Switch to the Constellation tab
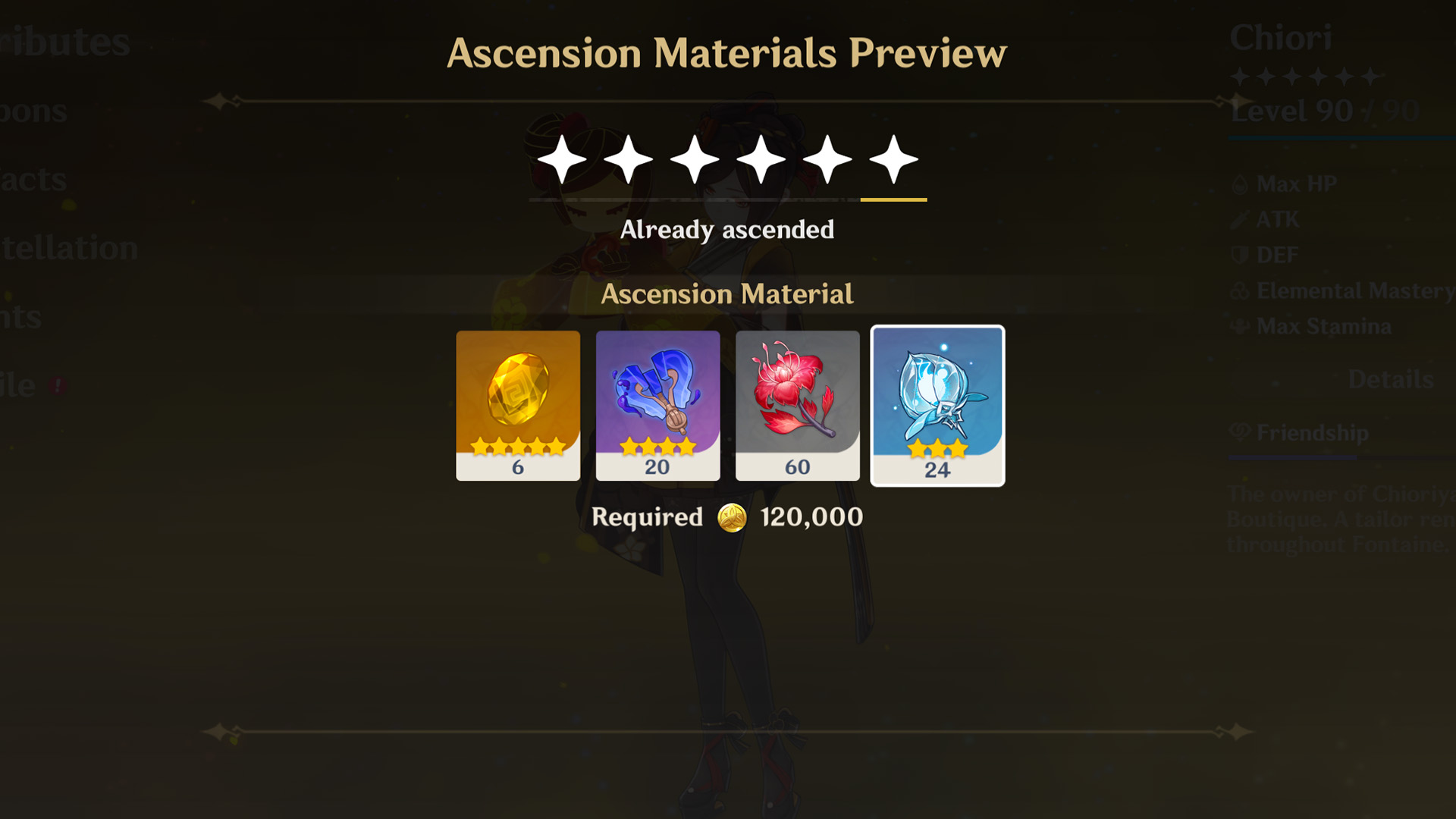 68,246
